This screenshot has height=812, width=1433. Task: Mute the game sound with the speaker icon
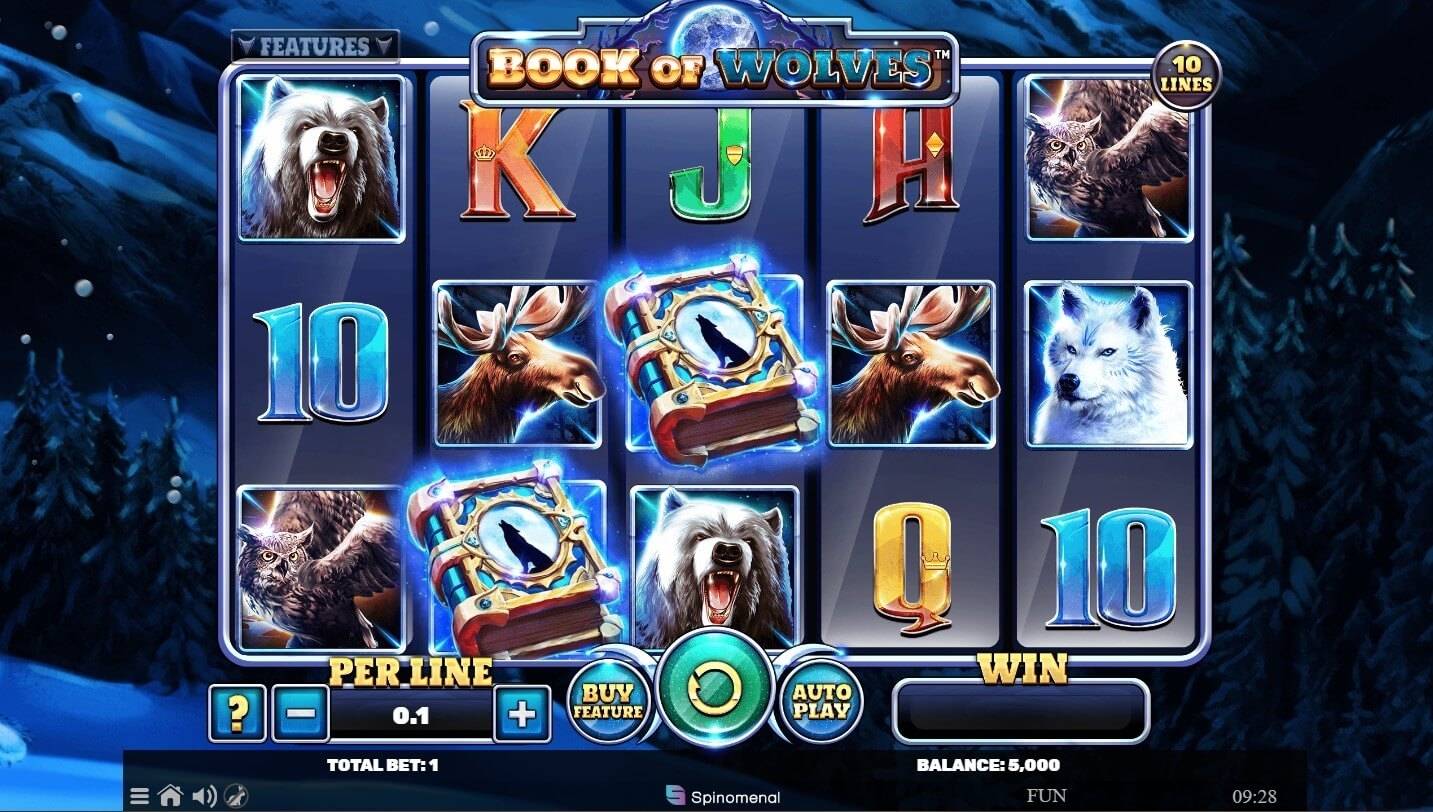pyautogui.click(x=205, y=797)
